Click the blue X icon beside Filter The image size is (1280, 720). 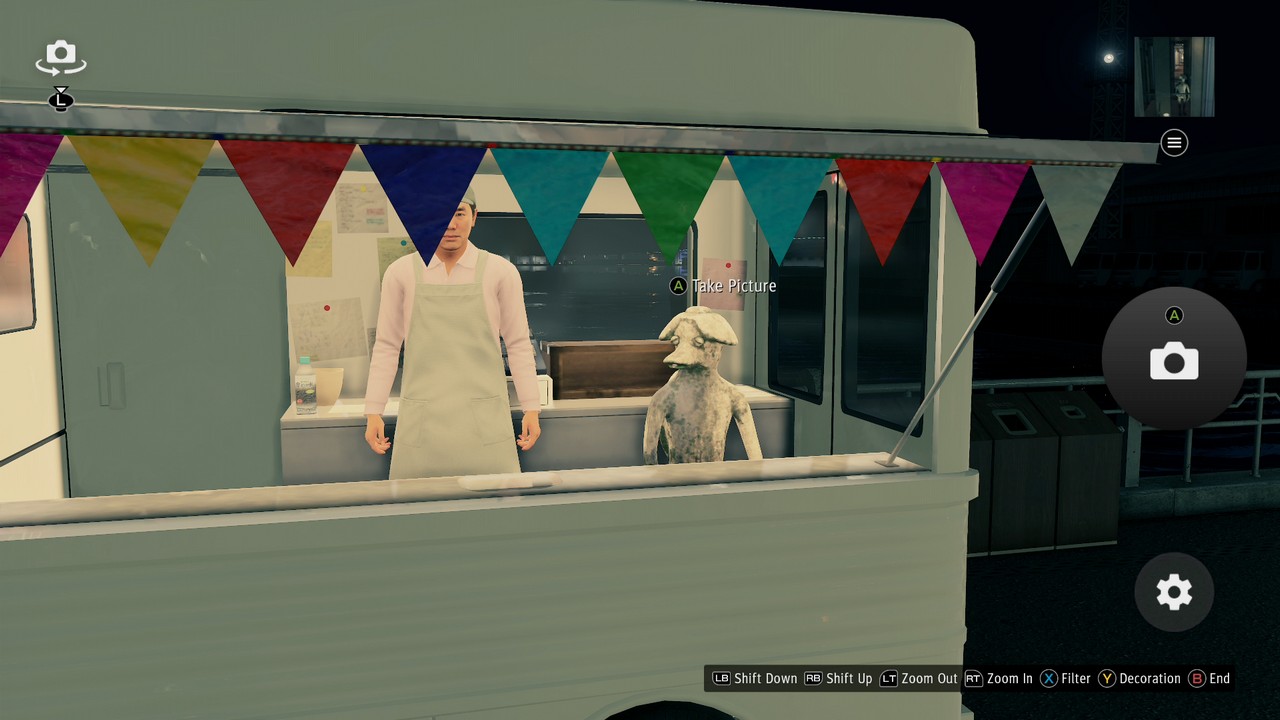[1049, 678]
